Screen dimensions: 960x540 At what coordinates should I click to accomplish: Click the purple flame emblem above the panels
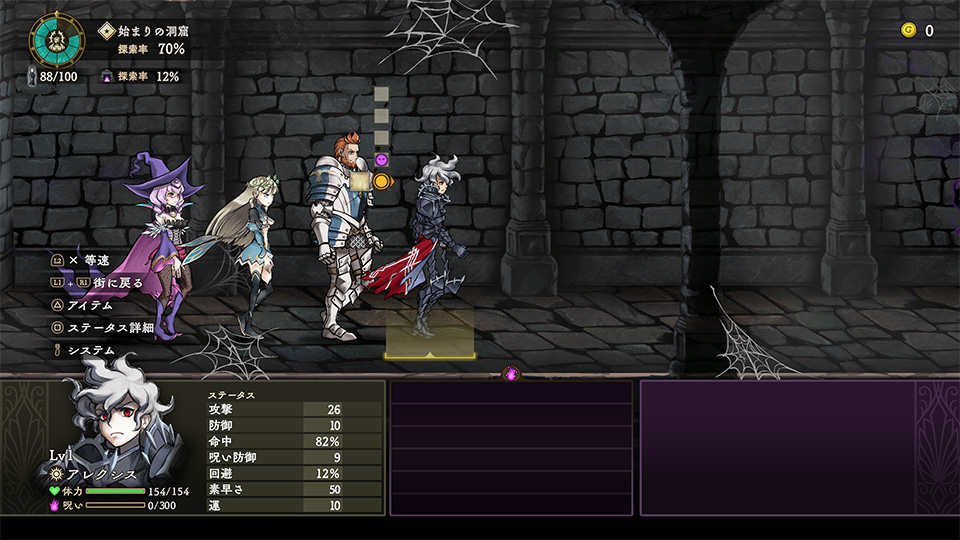pos(511,374)
